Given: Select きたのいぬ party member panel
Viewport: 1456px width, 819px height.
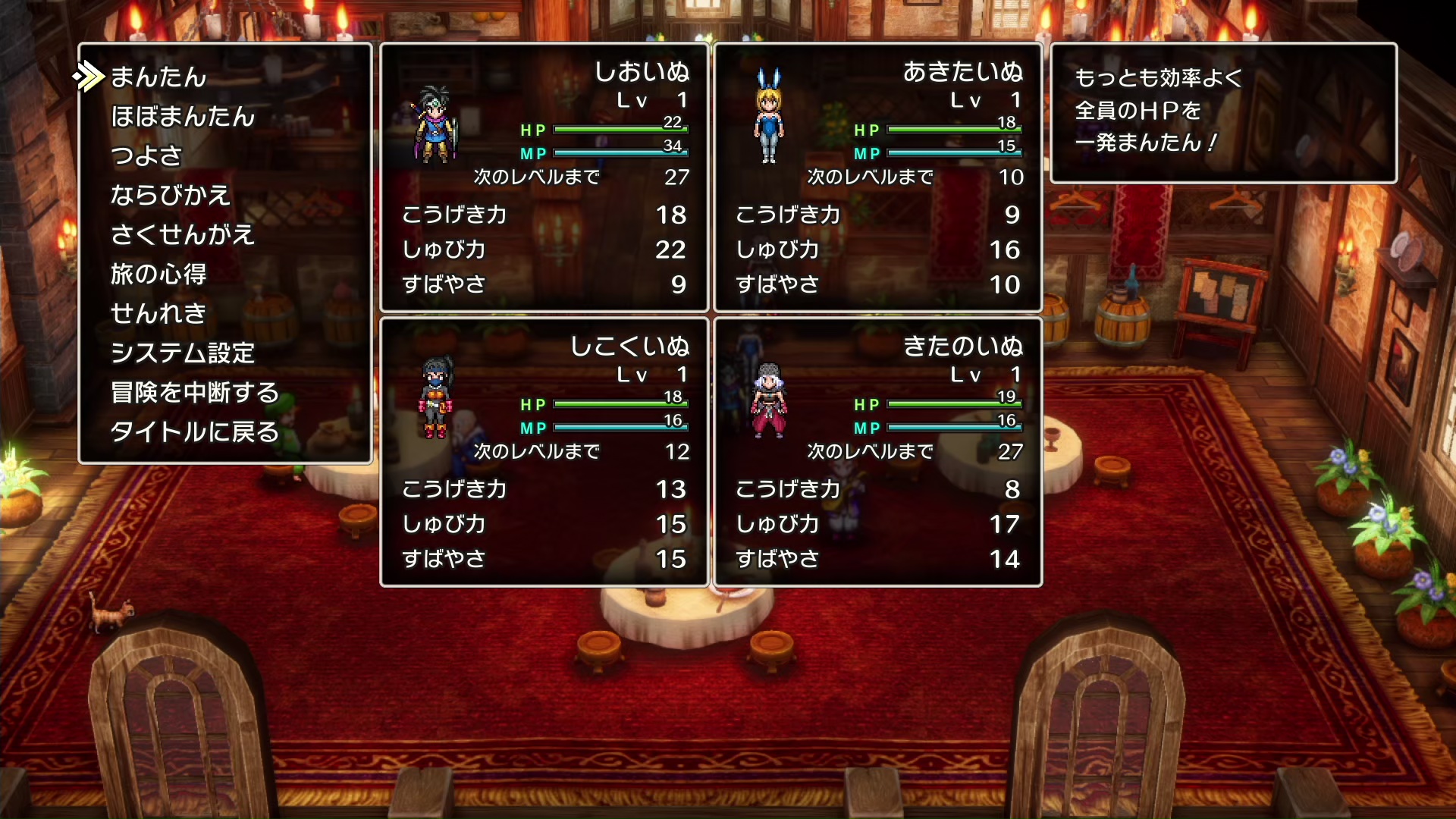Looking at the screenshot, I should point(877,452).
